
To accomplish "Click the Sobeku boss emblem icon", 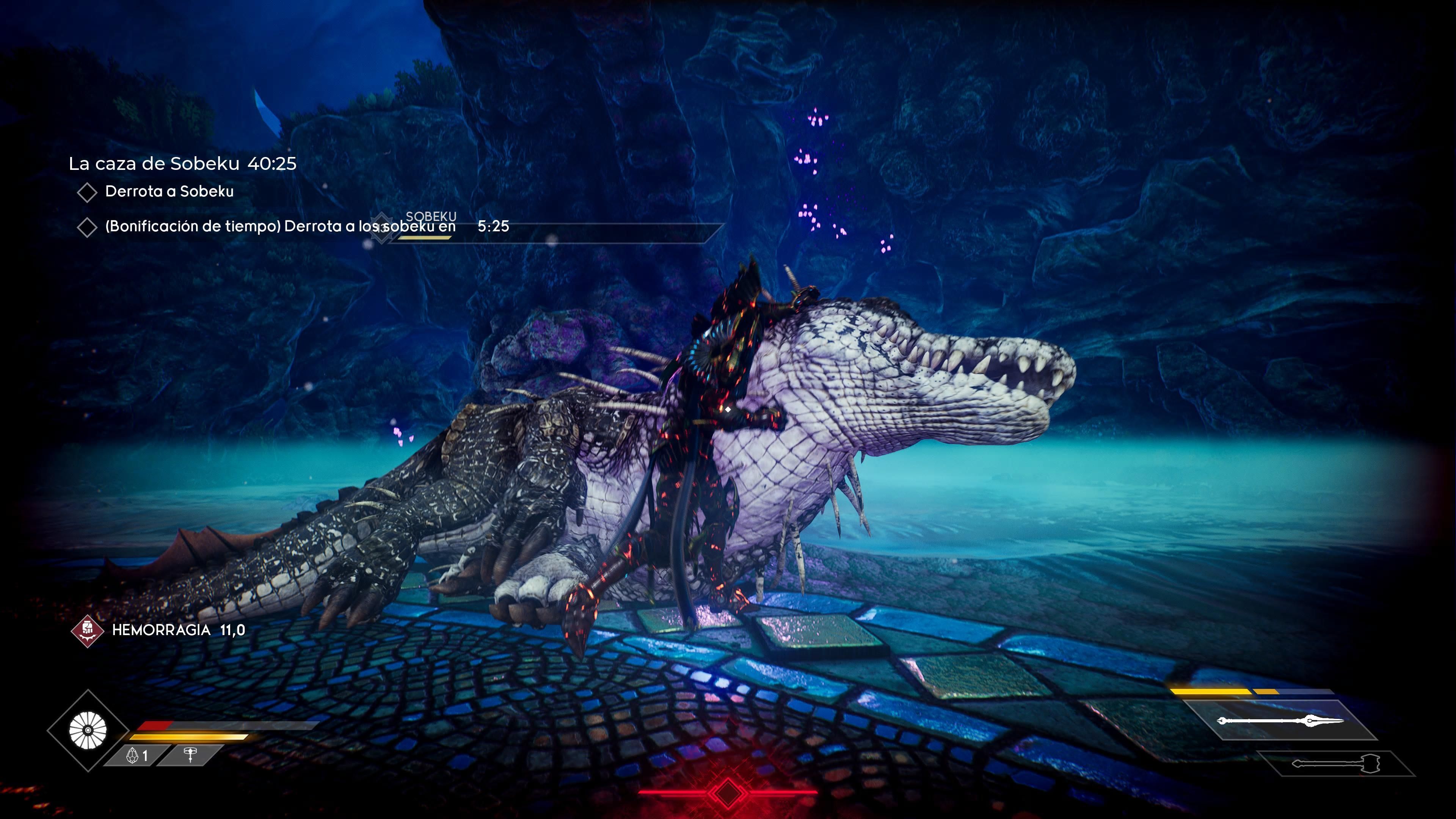I will pyautogui.click(x=382, y=227).
